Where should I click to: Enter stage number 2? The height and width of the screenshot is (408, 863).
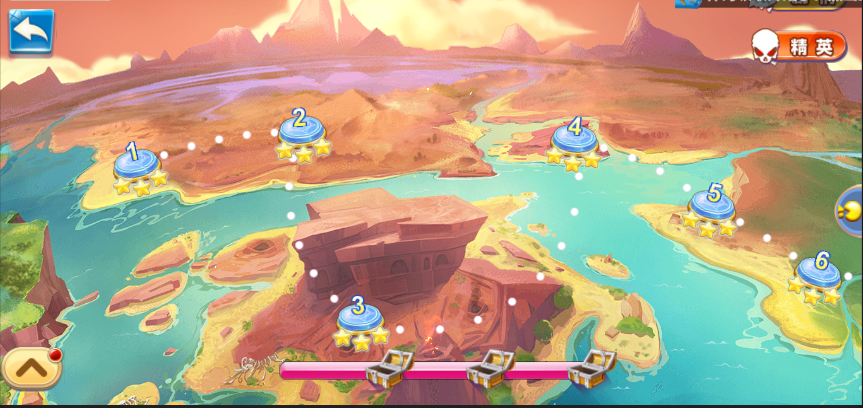[301, 131]
